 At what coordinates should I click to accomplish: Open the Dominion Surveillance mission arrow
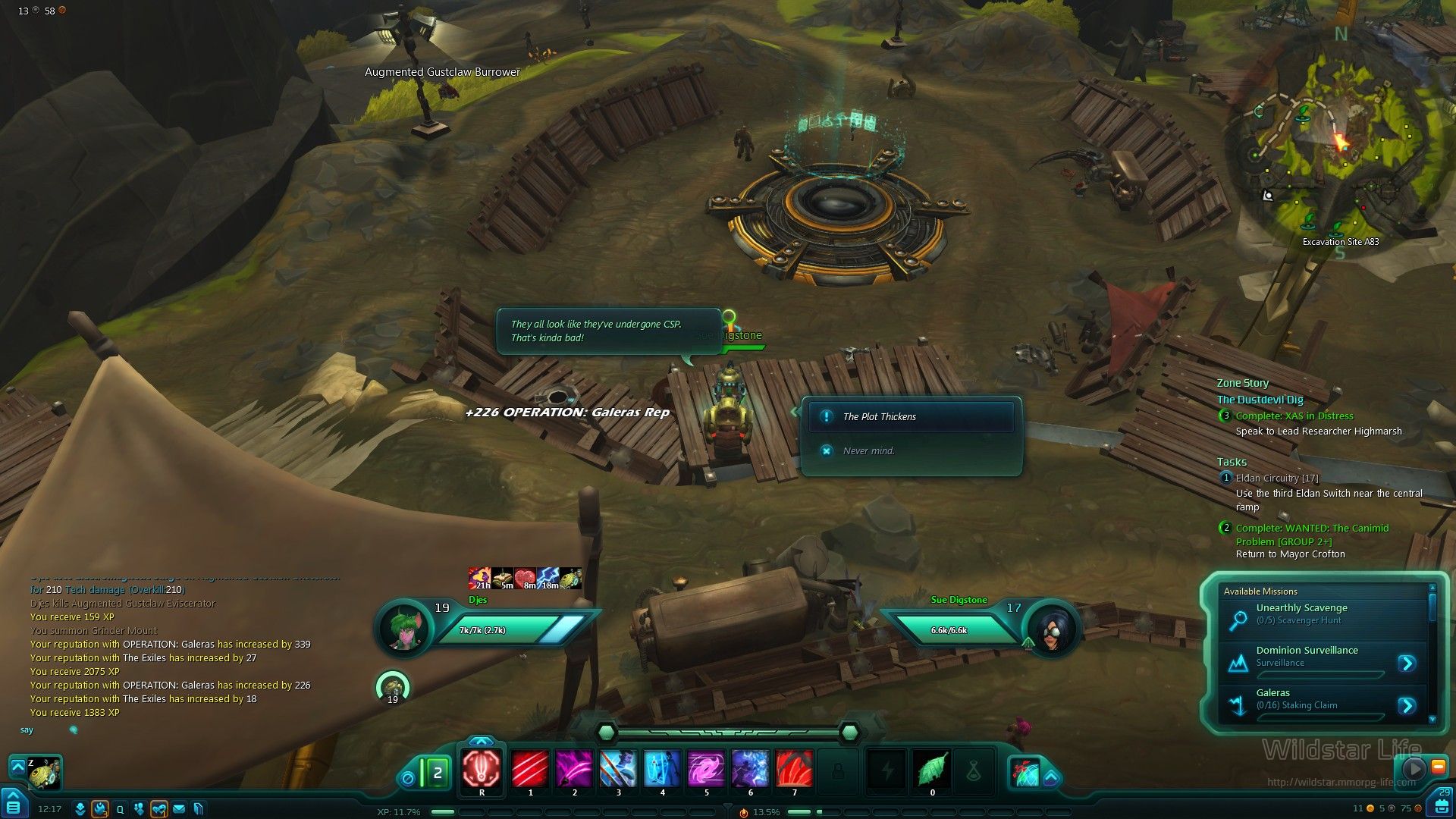[x=1407, y=664]
